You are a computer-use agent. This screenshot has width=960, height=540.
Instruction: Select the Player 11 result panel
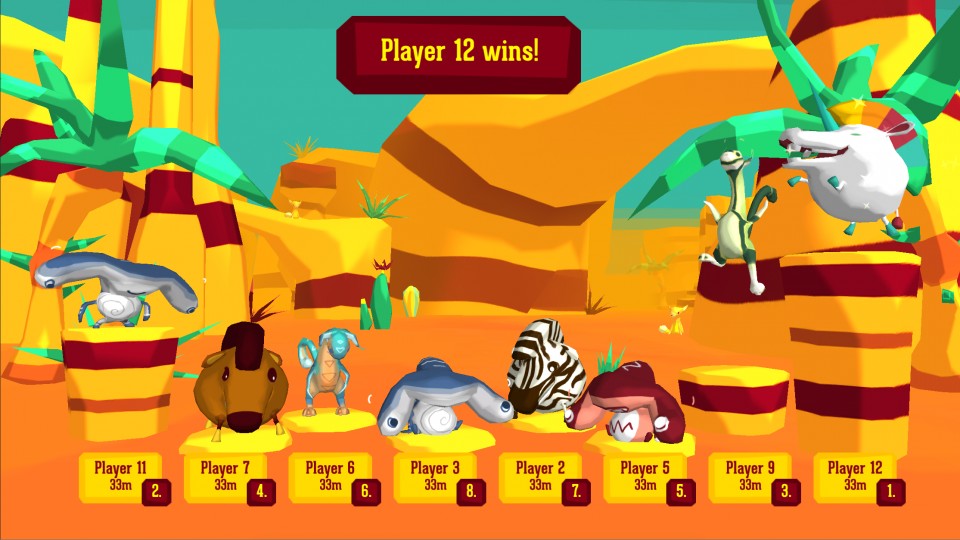(122, 477)
